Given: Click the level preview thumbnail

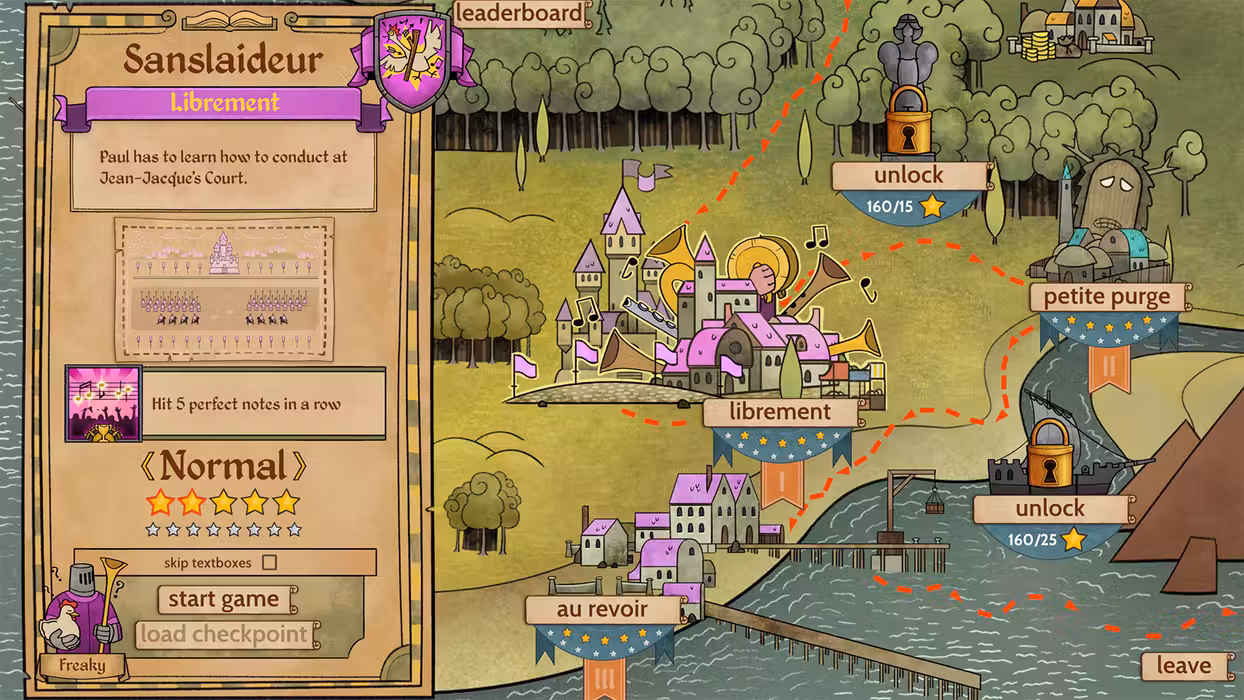Looking at the screenshot, I should click(224, 289).
